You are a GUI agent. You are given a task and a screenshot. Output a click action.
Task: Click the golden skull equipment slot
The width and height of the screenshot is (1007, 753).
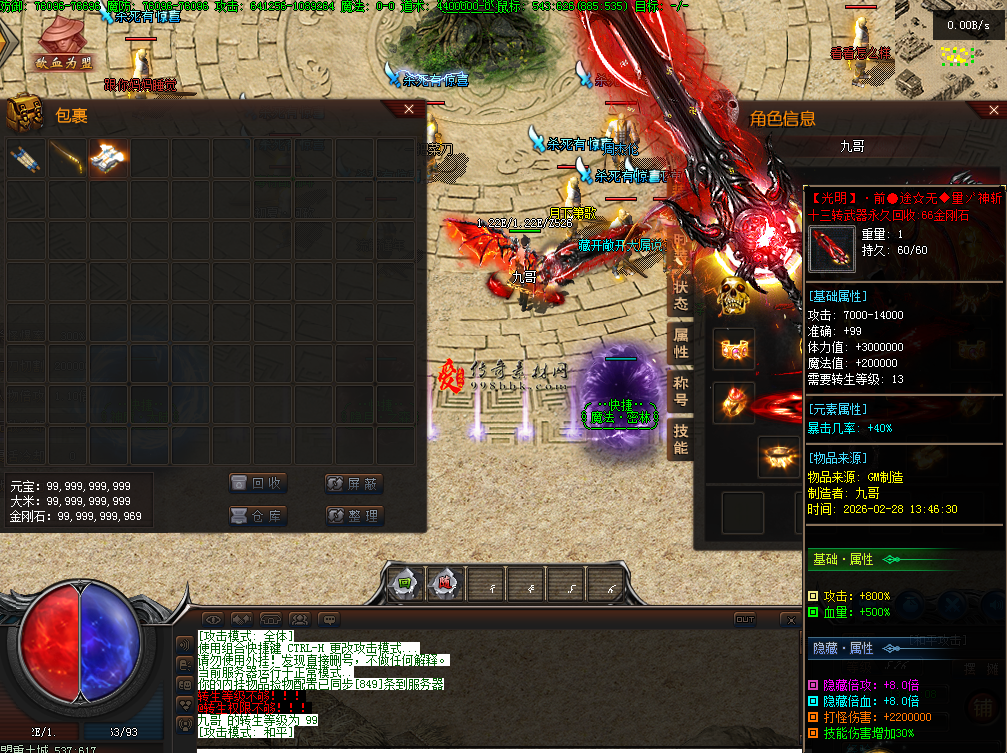click(735, 296)
